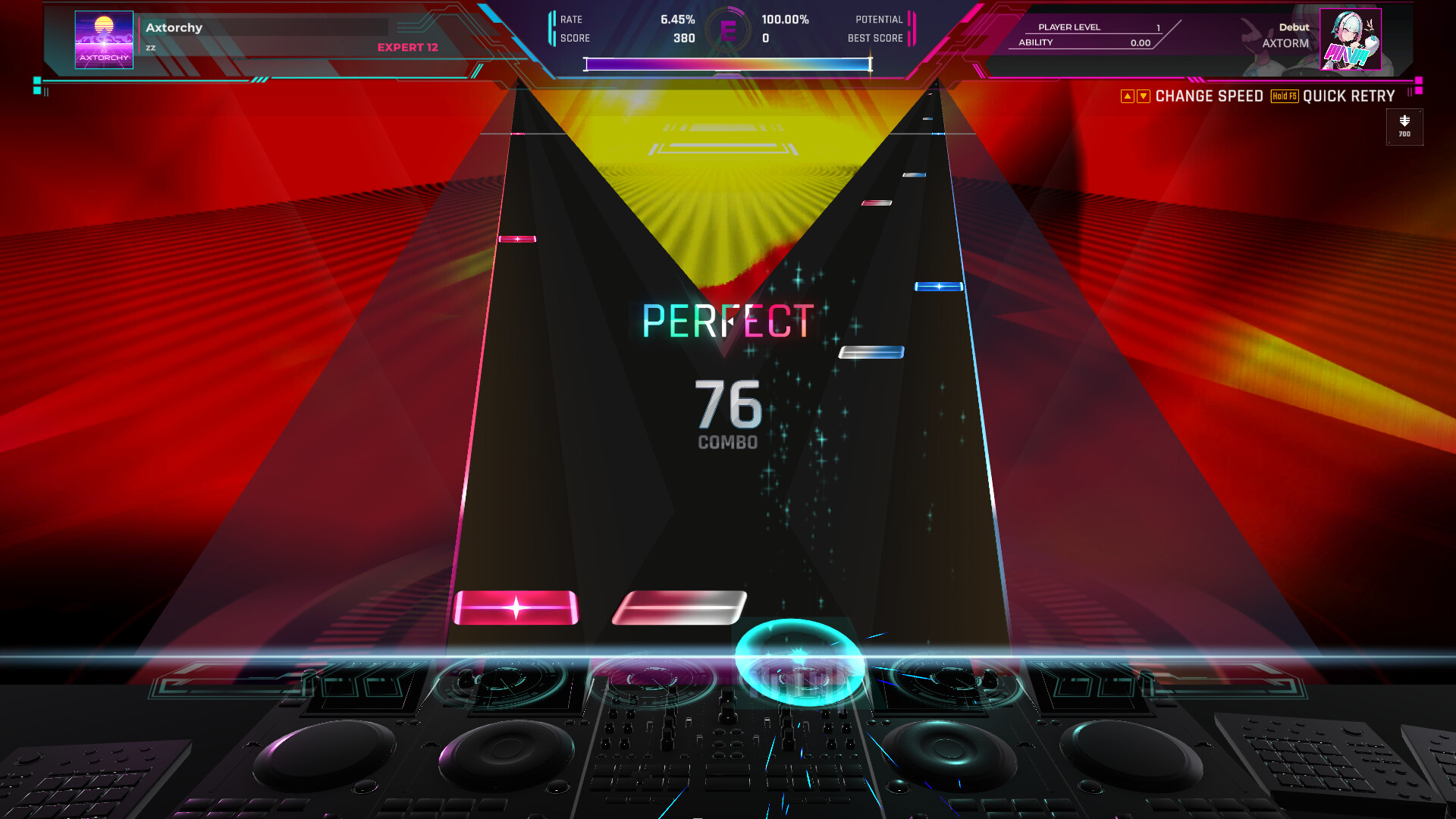Click the QUICK RETRY label

coord(1348,96)
